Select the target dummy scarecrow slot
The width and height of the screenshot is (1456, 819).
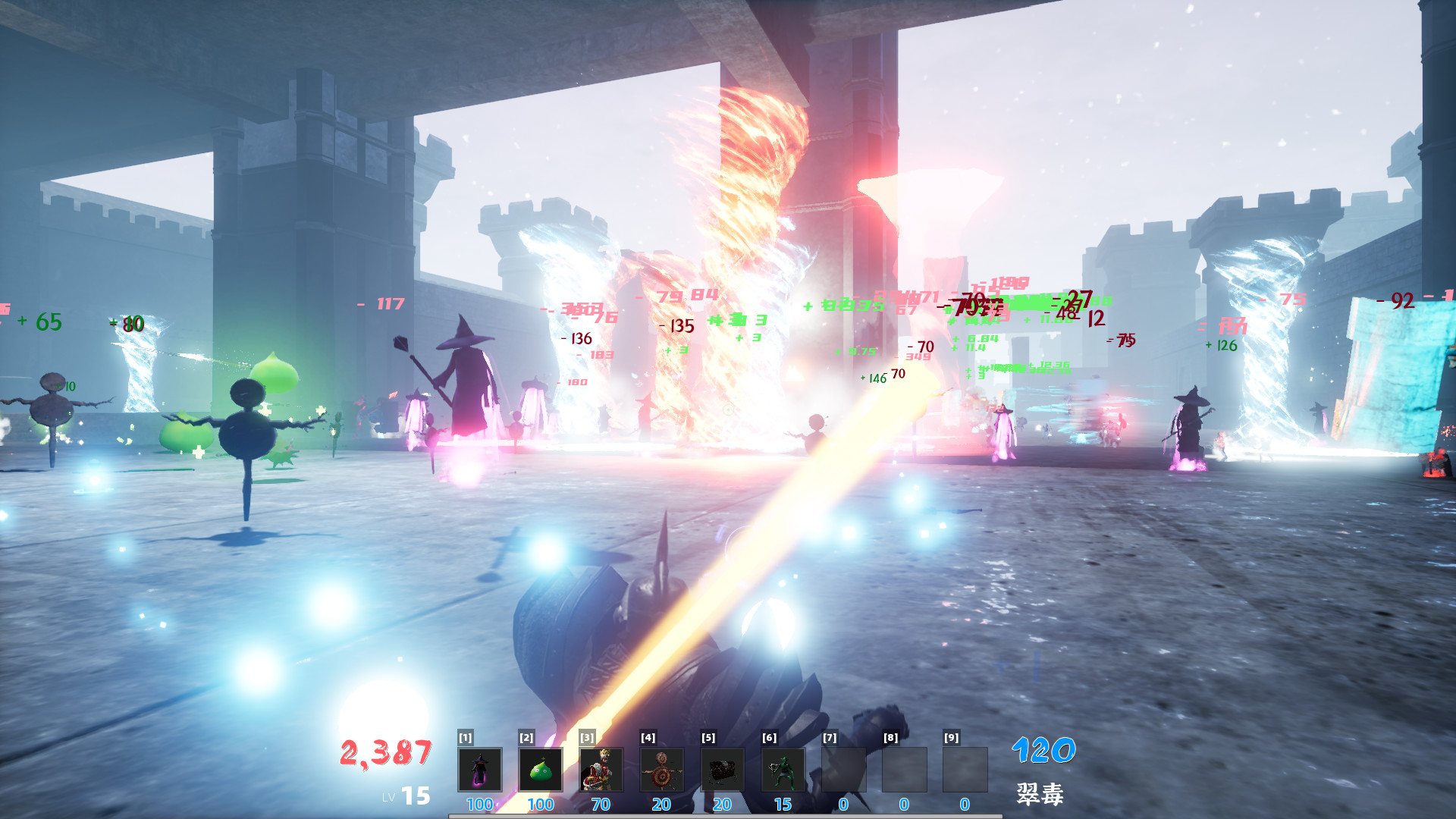click(661, 770)
